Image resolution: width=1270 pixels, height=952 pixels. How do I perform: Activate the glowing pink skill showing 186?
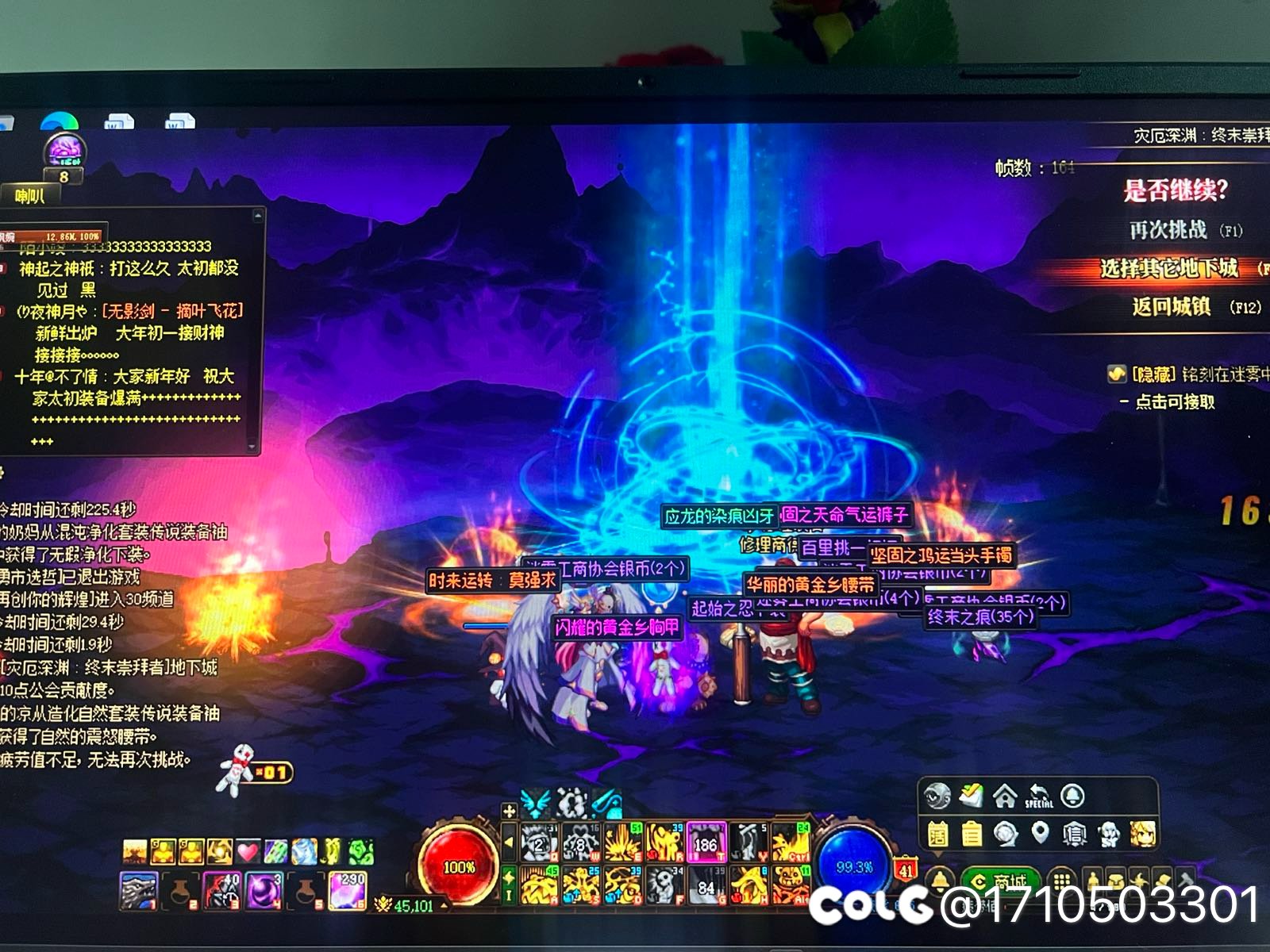click(x=706, y=843)
